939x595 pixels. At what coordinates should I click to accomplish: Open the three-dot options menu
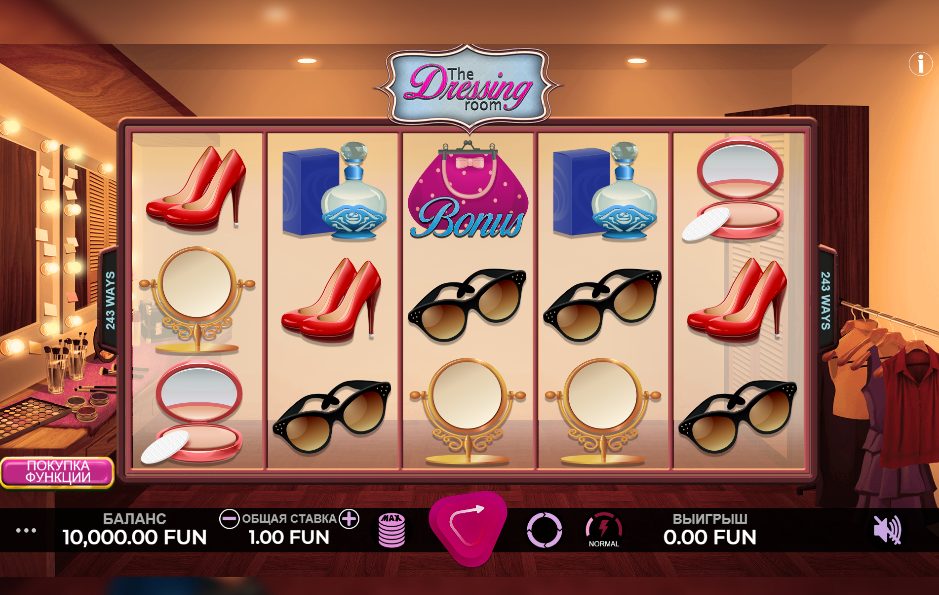click(x=26, y=530)
